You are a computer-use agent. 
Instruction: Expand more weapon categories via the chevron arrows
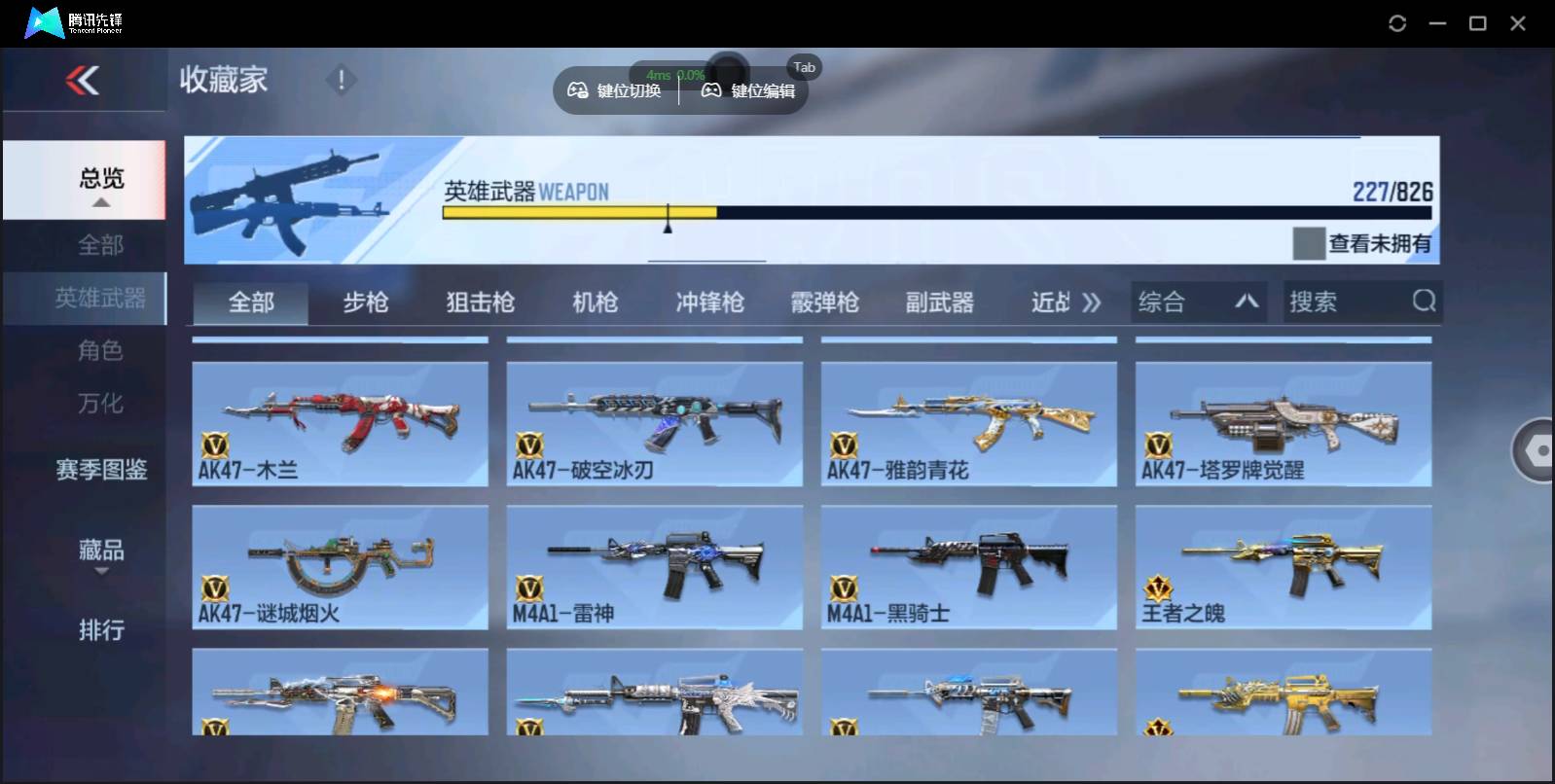click(1092, 302)
